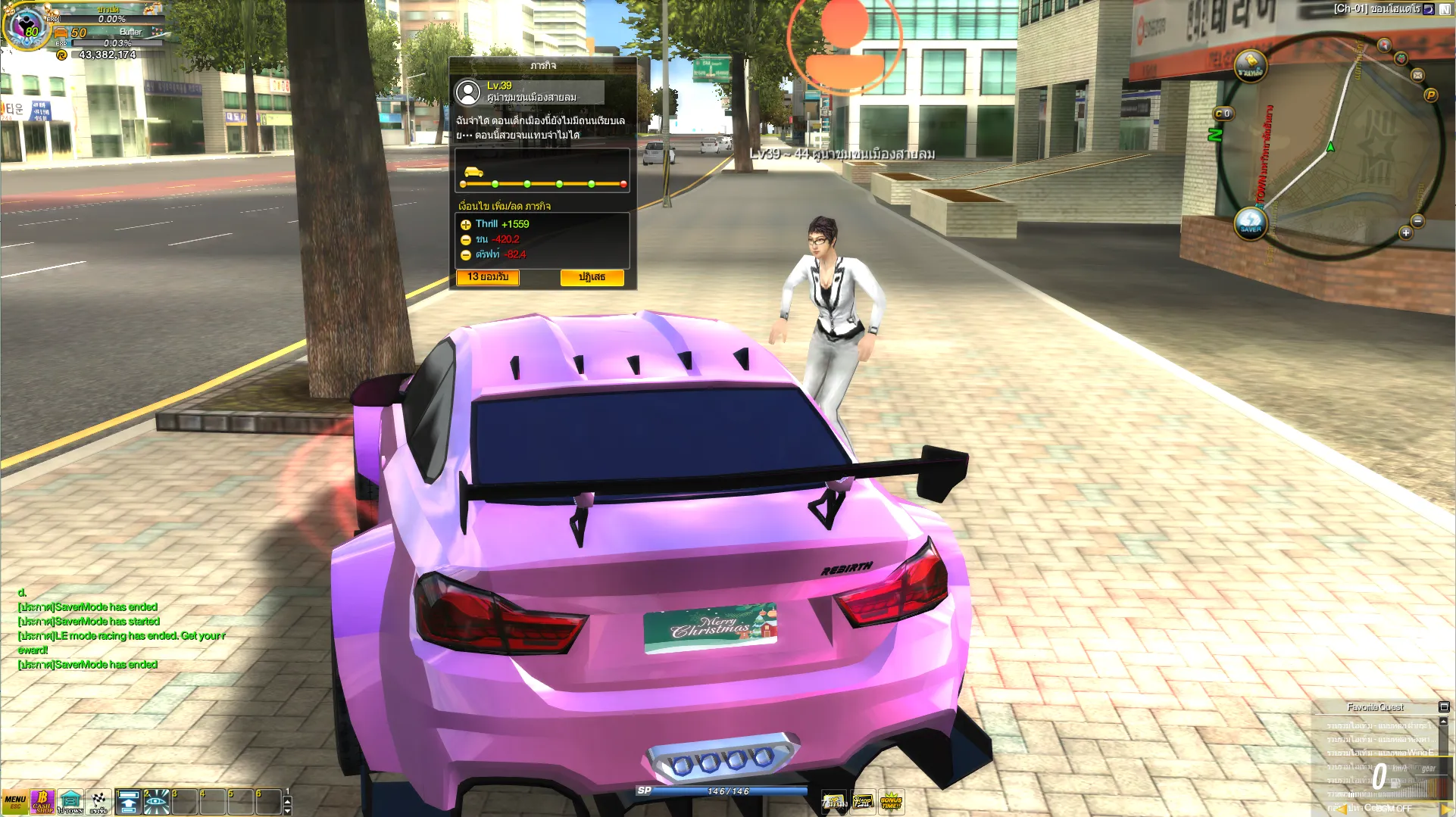Open the checkered flag race icon
Image resolution: width=1456 pixels, height=817 pixels.
tap(99, 802)
